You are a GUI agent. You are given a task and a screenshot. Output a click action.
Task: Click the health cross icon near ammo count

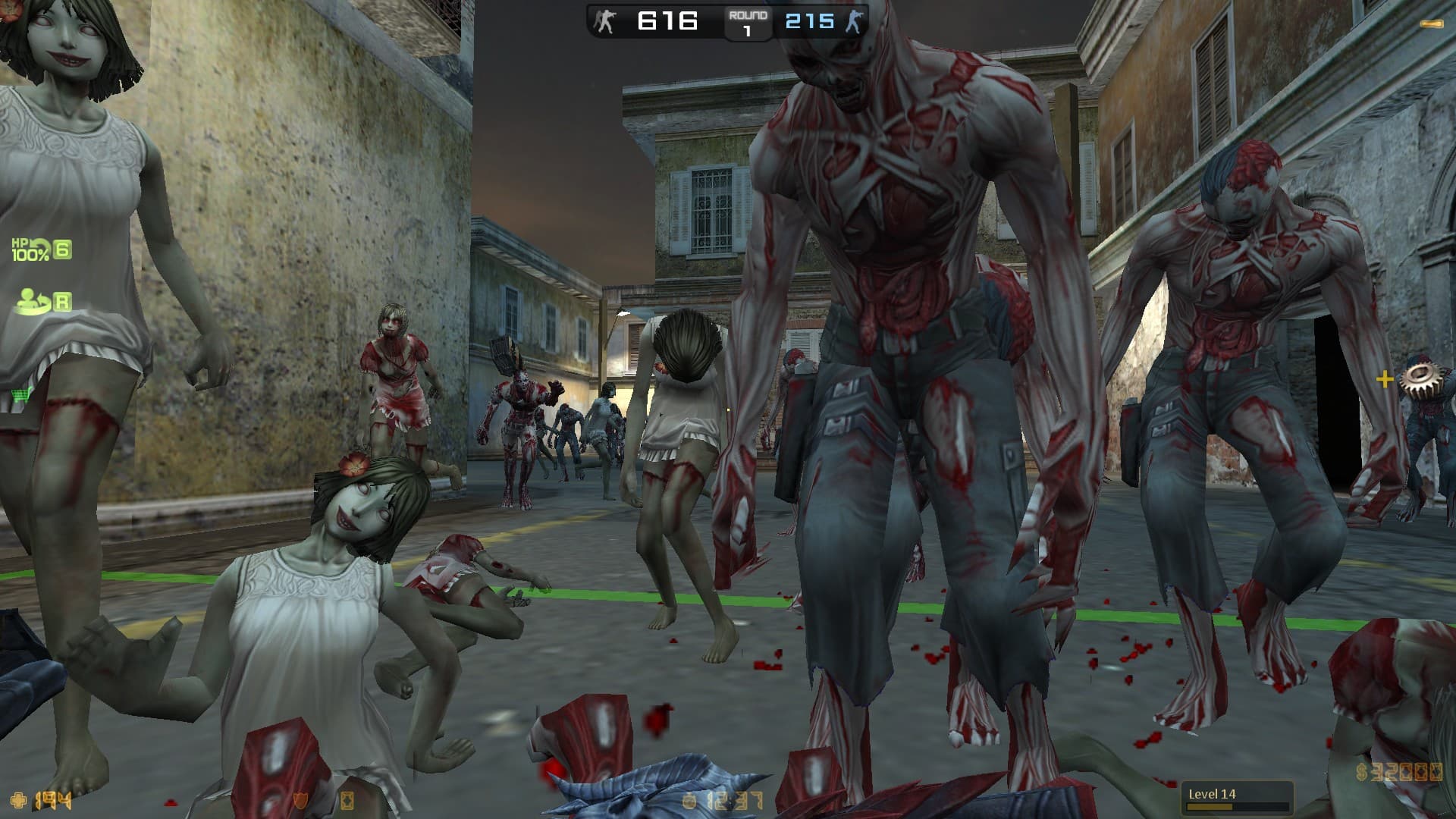pyautogui.click(x=18, y=799)
